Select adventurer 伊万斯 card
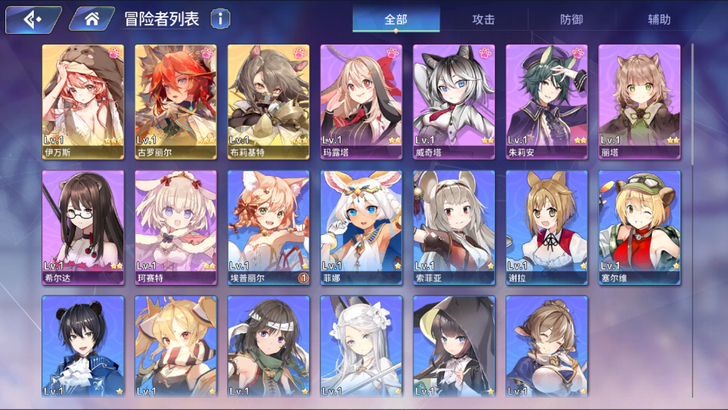This screenshot has width=728, height=410. [x=83, y=101]
